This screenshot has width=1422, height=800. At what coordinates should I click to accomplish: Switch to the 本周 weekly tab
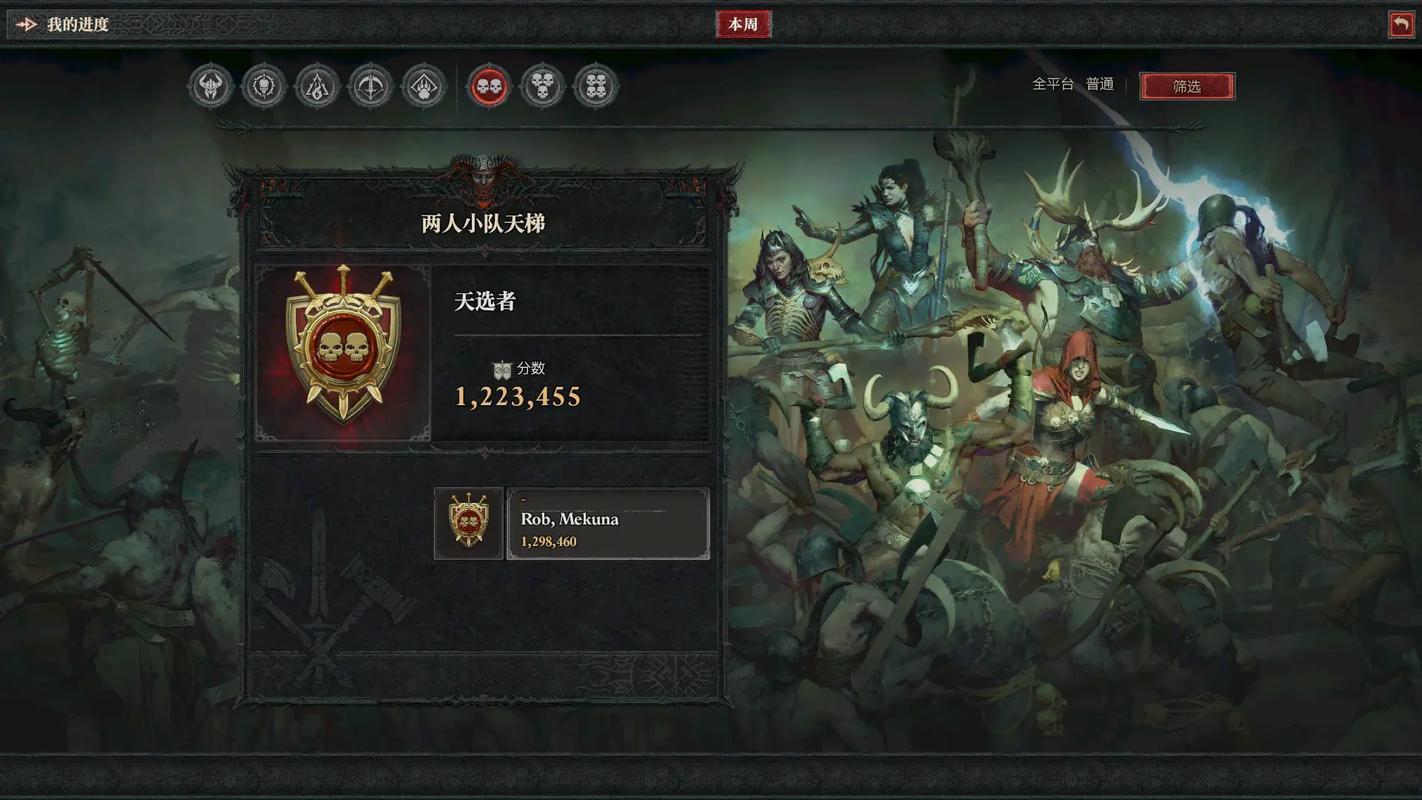coord(743,23)
